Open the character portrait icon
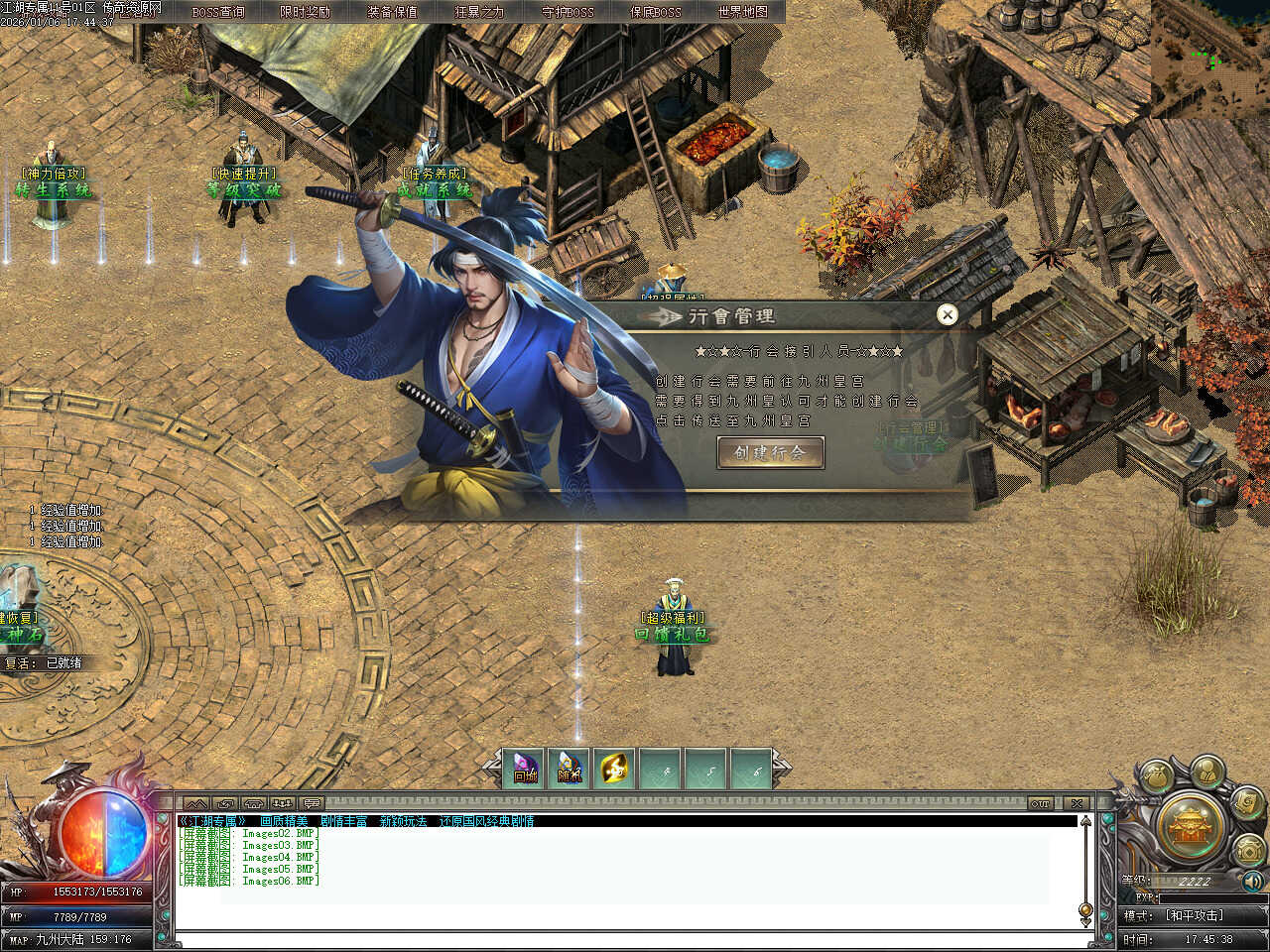This screenshot has width=1270, height=952. click(x=1206, y=772)
